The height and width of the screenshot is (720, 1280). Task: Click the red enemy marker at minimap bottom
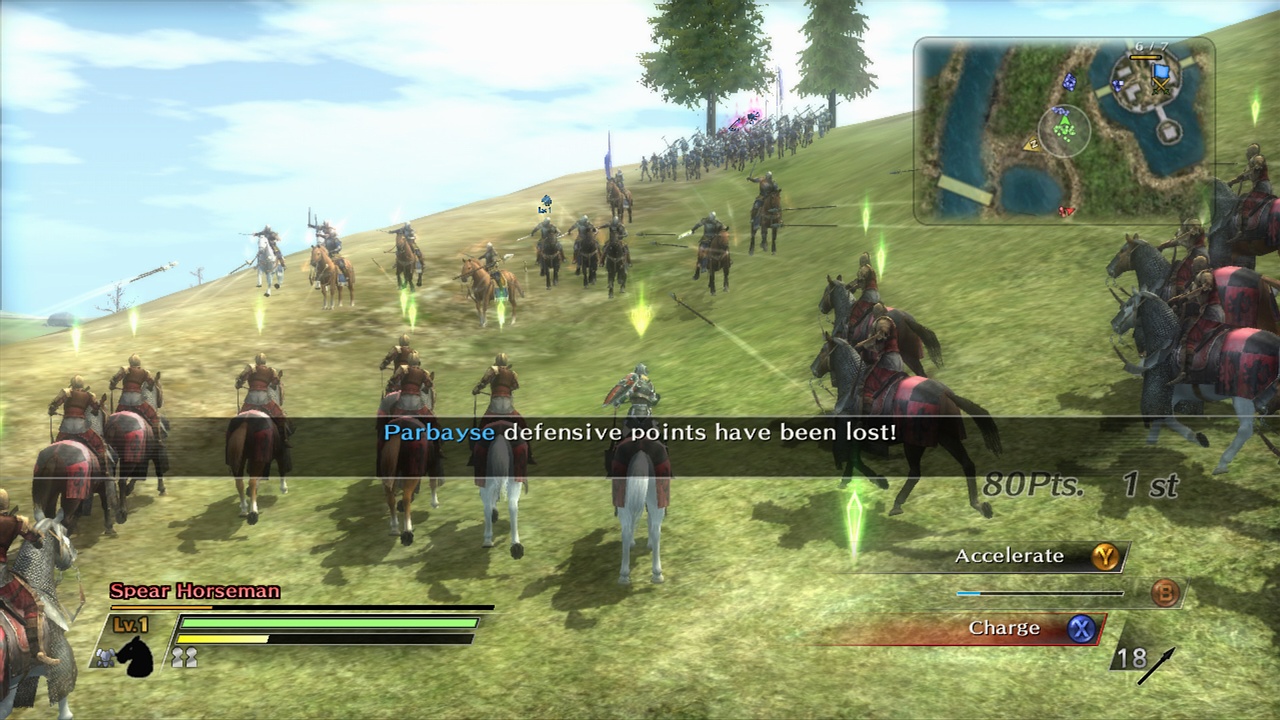[x=1066, y=211]
